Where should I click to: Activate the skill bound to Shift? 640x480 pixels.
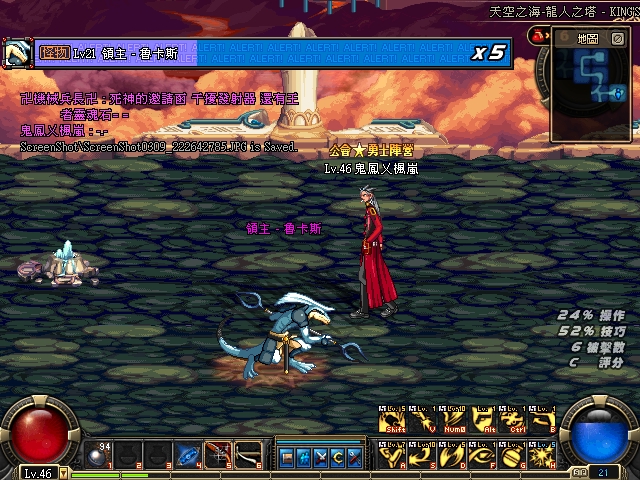point(390,421)
